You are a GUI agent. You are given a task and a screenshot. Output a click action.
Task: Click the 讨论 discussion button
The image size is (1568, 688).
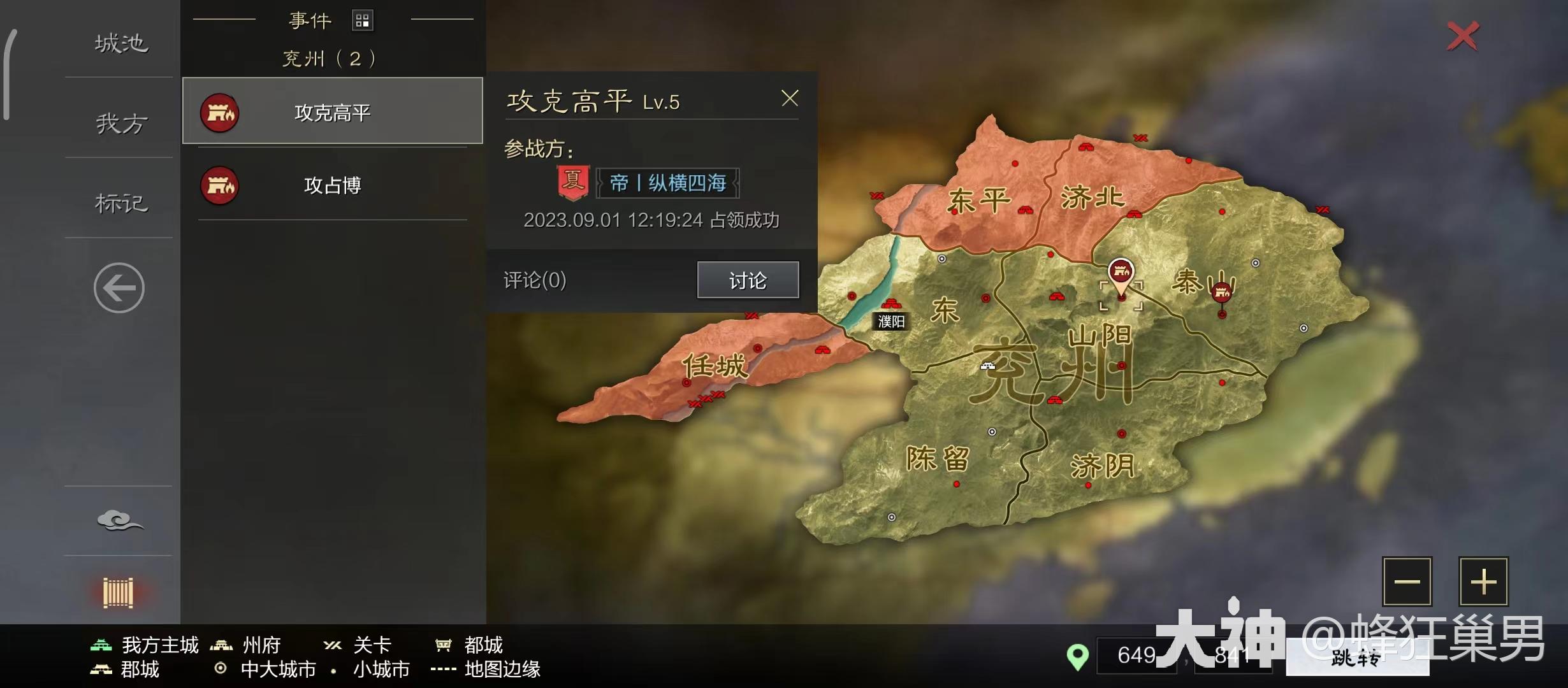pyautogui.click(x=747, y=280)
